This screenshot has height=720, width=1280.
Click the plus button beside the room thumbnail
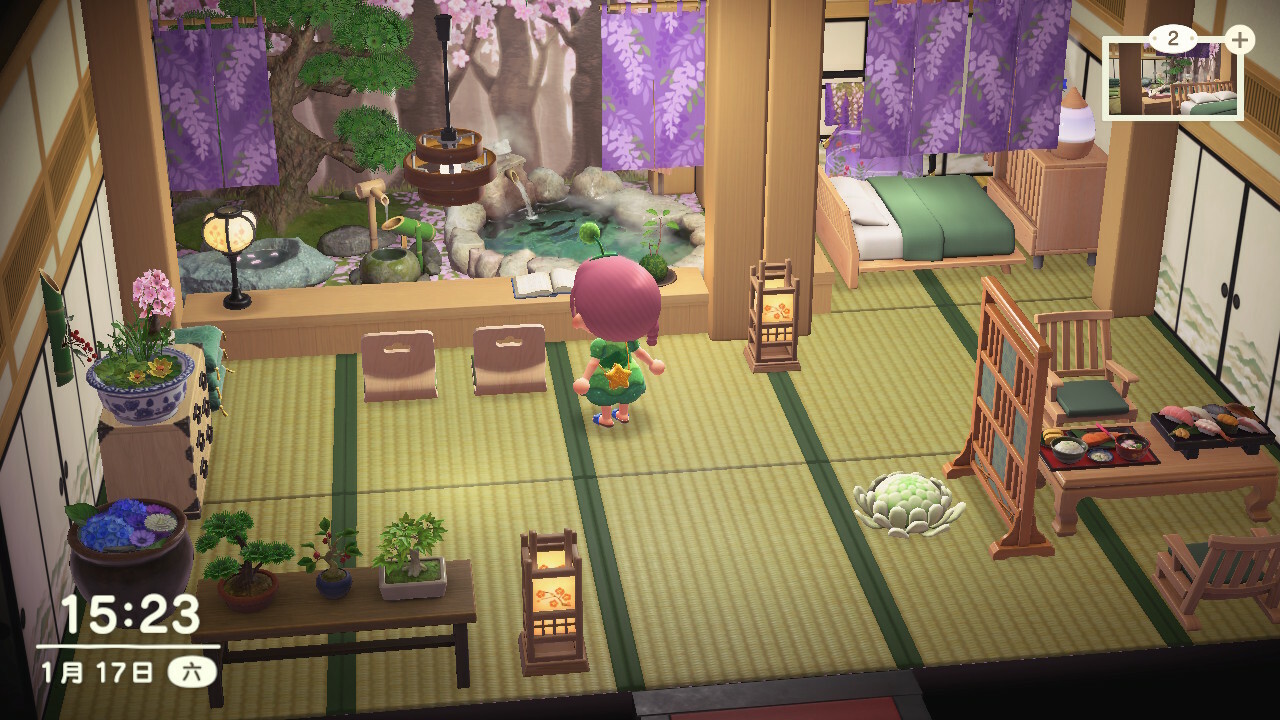point(1239,40)
